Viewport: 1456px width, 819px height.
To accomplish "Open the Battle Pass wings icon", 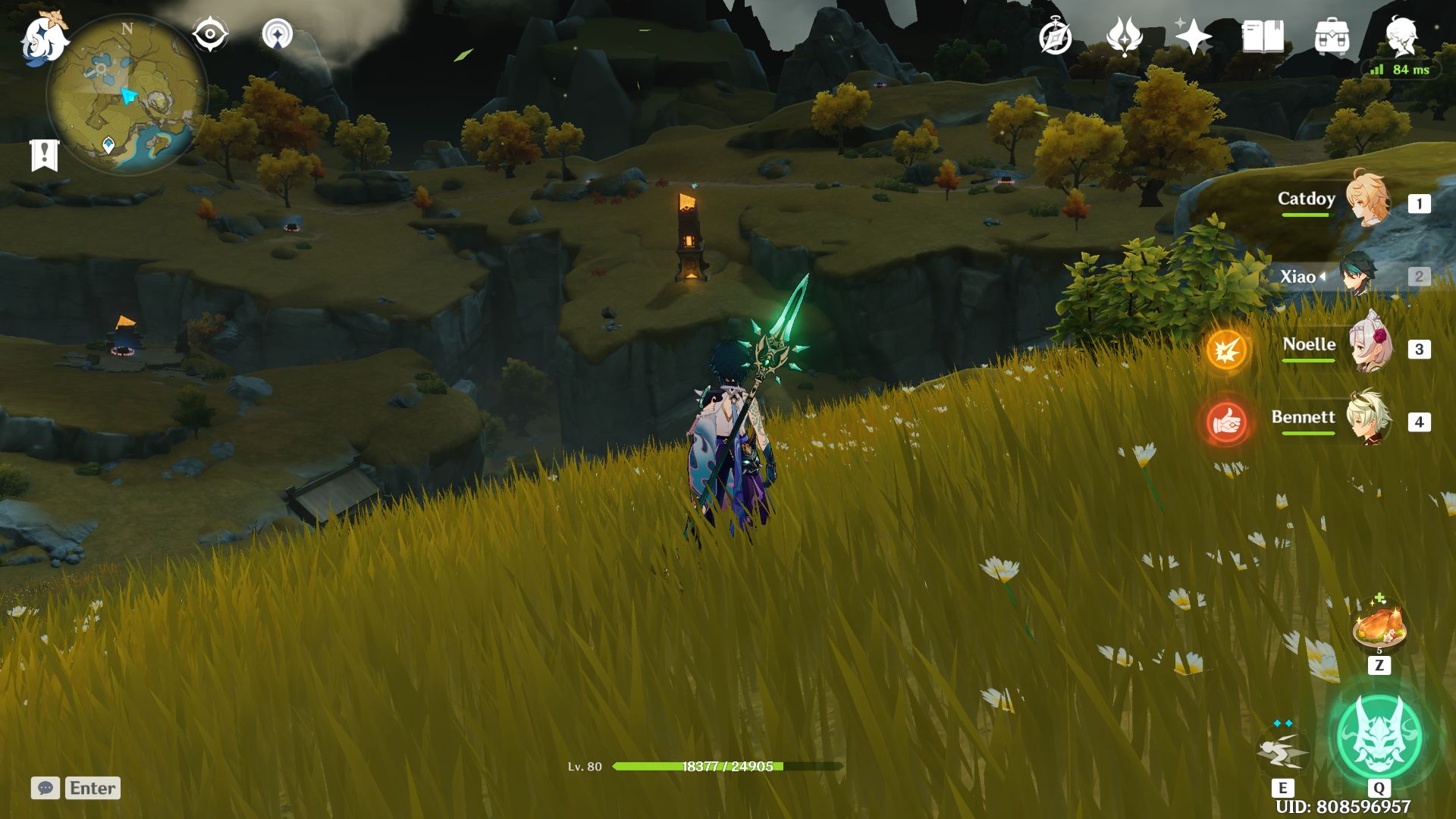I will [1124, 37].
